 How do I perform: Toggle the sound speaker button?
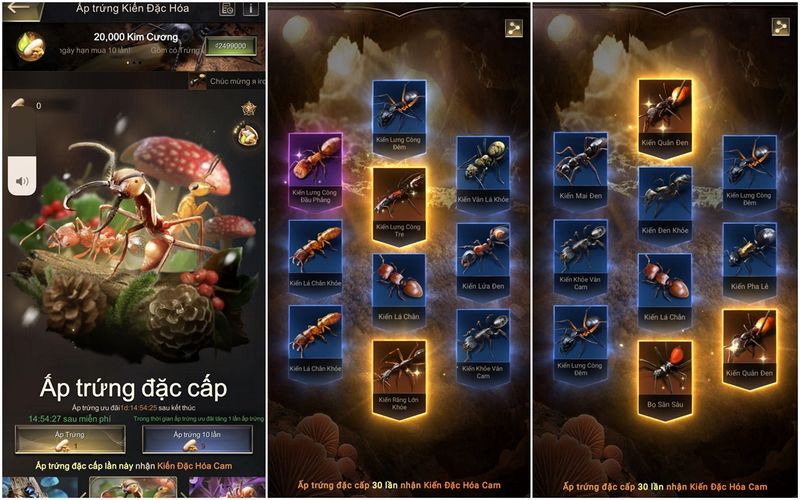tap(22, 182)
